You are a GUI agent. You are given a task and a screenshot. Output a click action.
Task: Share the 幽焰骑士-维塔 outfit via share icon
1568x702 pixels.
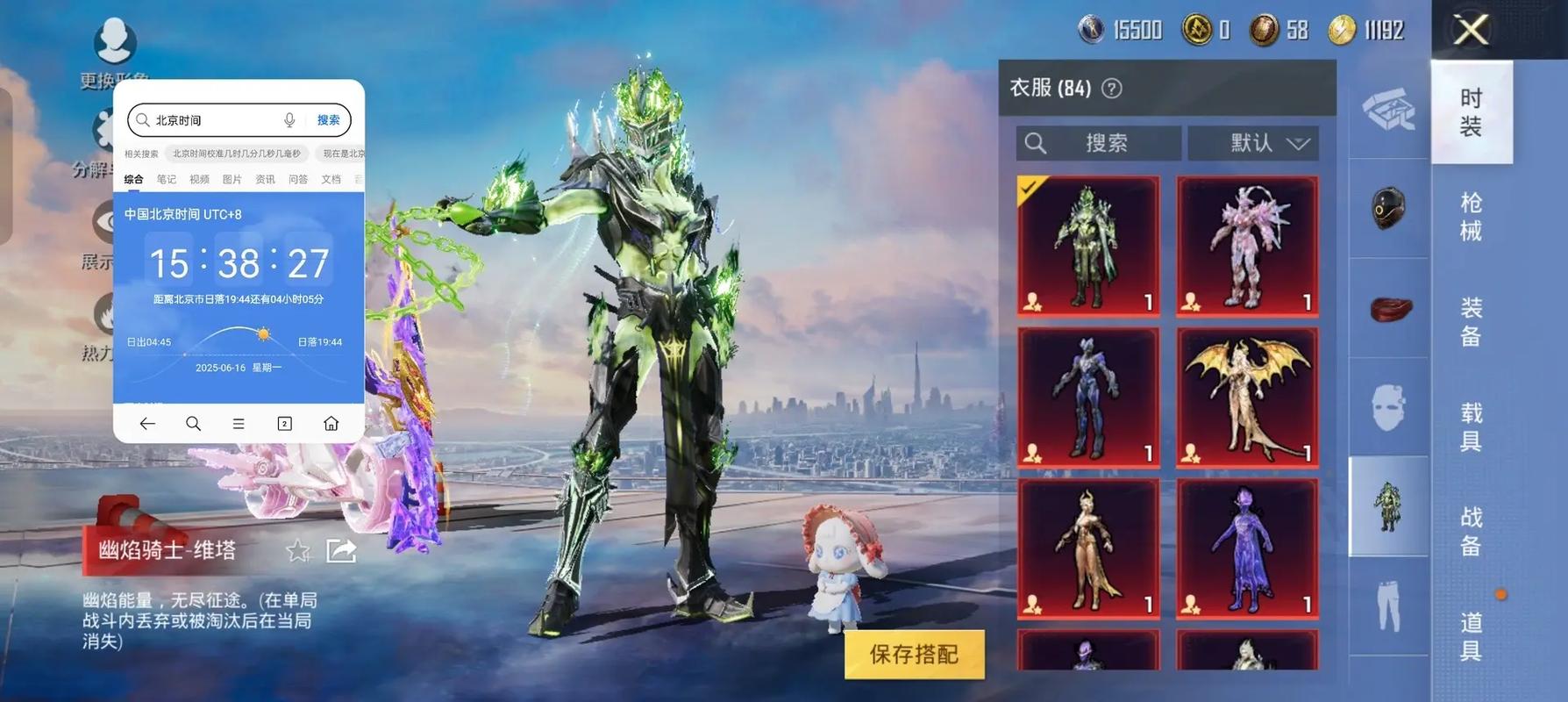(340, 551)
